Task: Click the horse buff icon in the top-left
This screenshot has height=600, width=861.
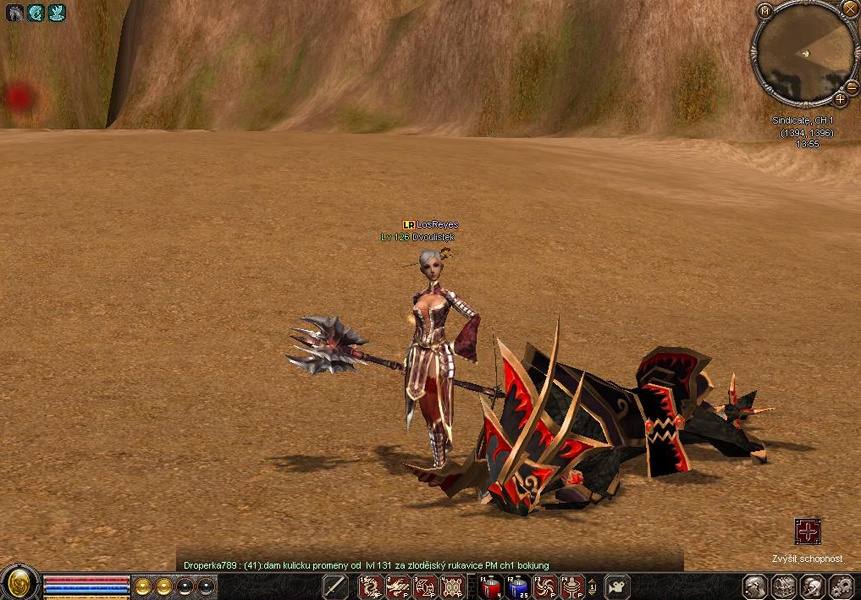Action: (14, 13)
